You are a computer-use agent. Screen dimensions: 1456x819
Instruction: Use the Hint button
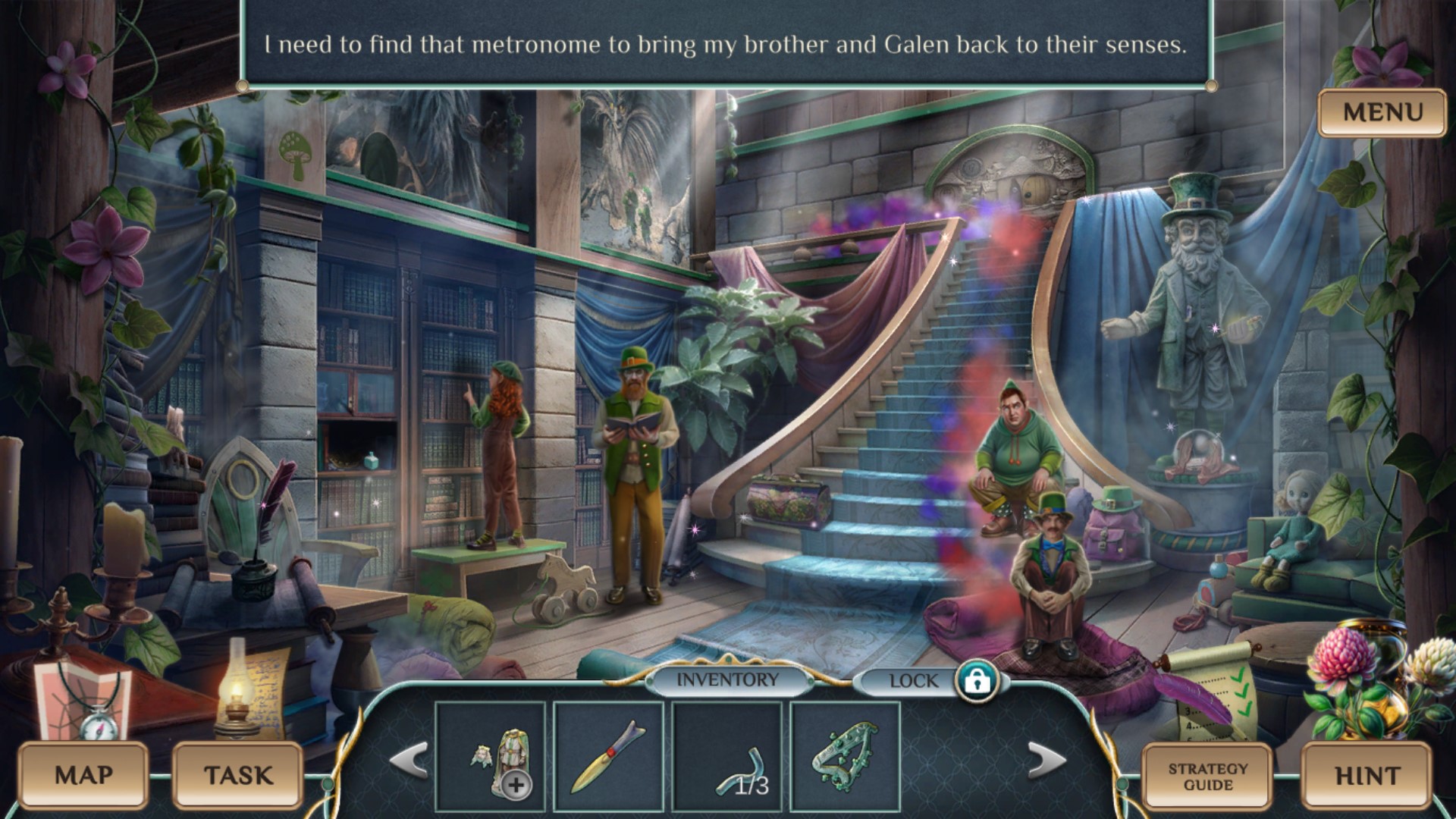(1367, 777)
